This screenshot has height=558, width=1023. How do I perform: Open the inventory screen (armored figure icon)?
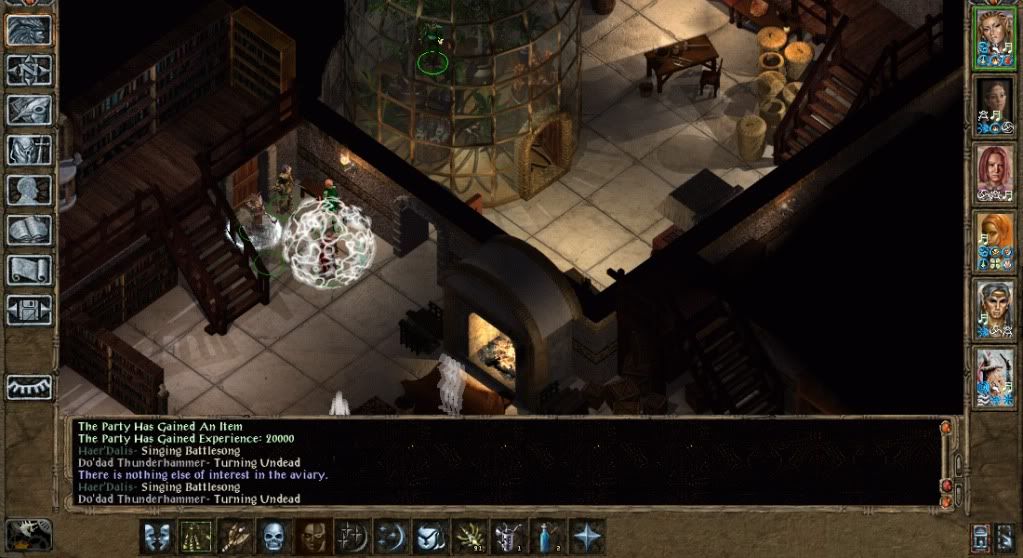[x=29, y=150]
